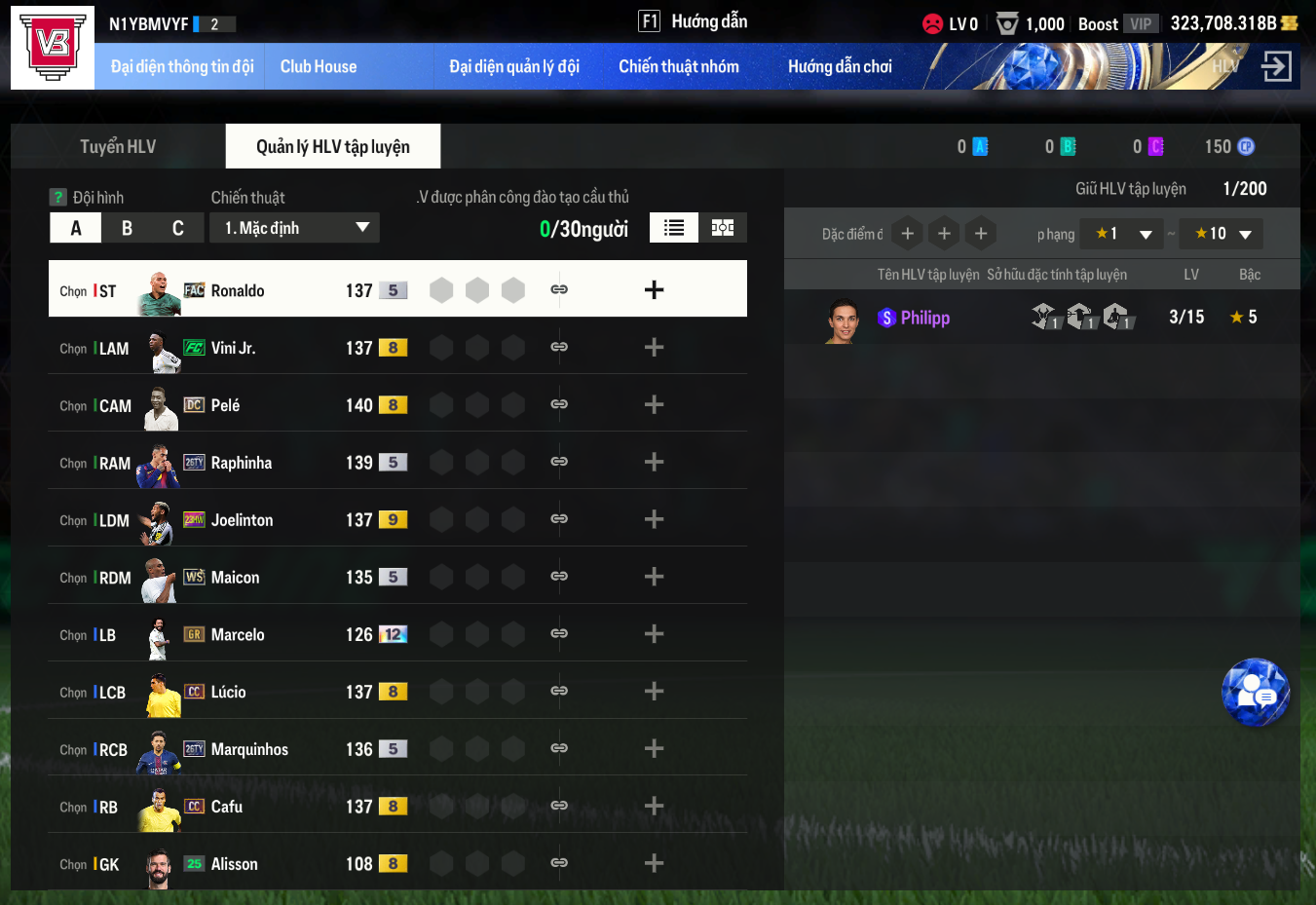Select squad C
Screen dimensions: 1316x905
tap(177, 228)
